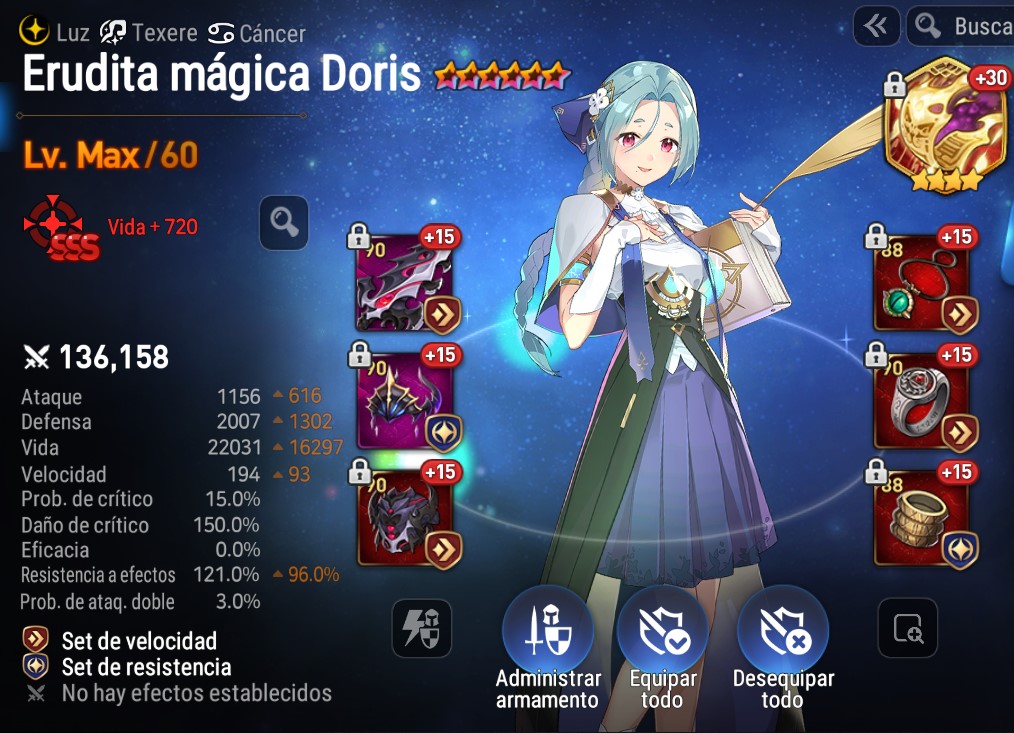Open the magnifier beside the SSS imprint

[x=283, y=222]
